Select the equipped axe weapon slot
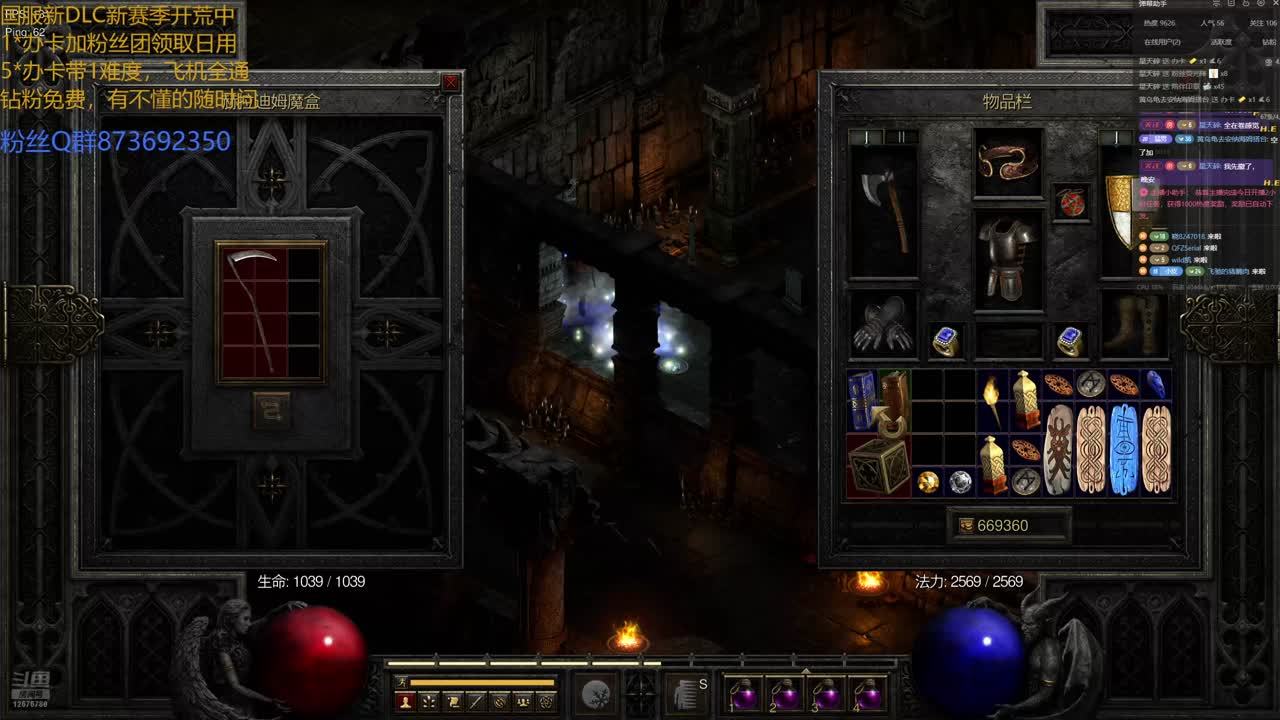The image size is (1280, 720). click(x=884, y=211)
